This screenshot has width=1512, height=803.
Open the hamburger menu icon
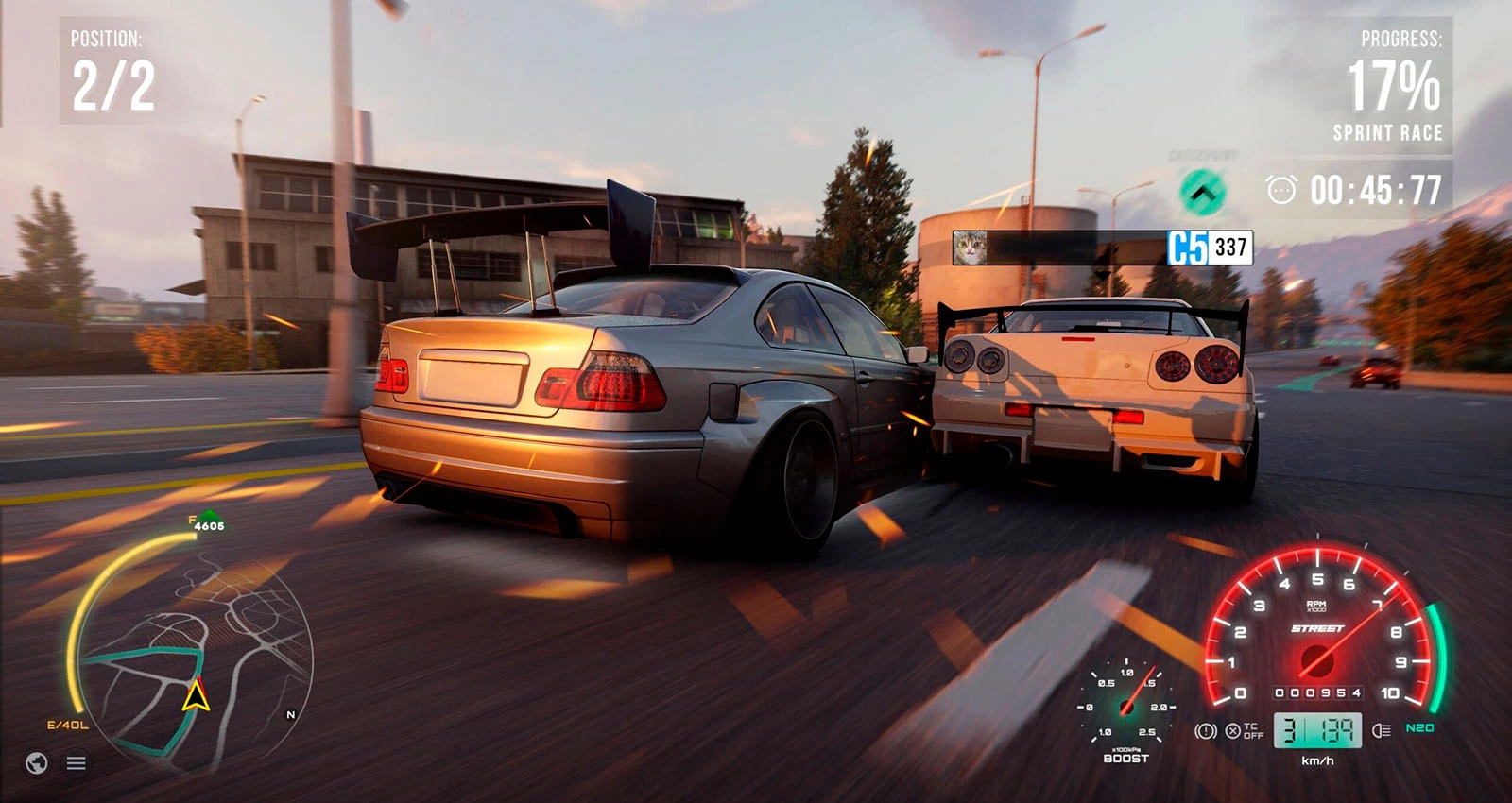tap(77, 762)
